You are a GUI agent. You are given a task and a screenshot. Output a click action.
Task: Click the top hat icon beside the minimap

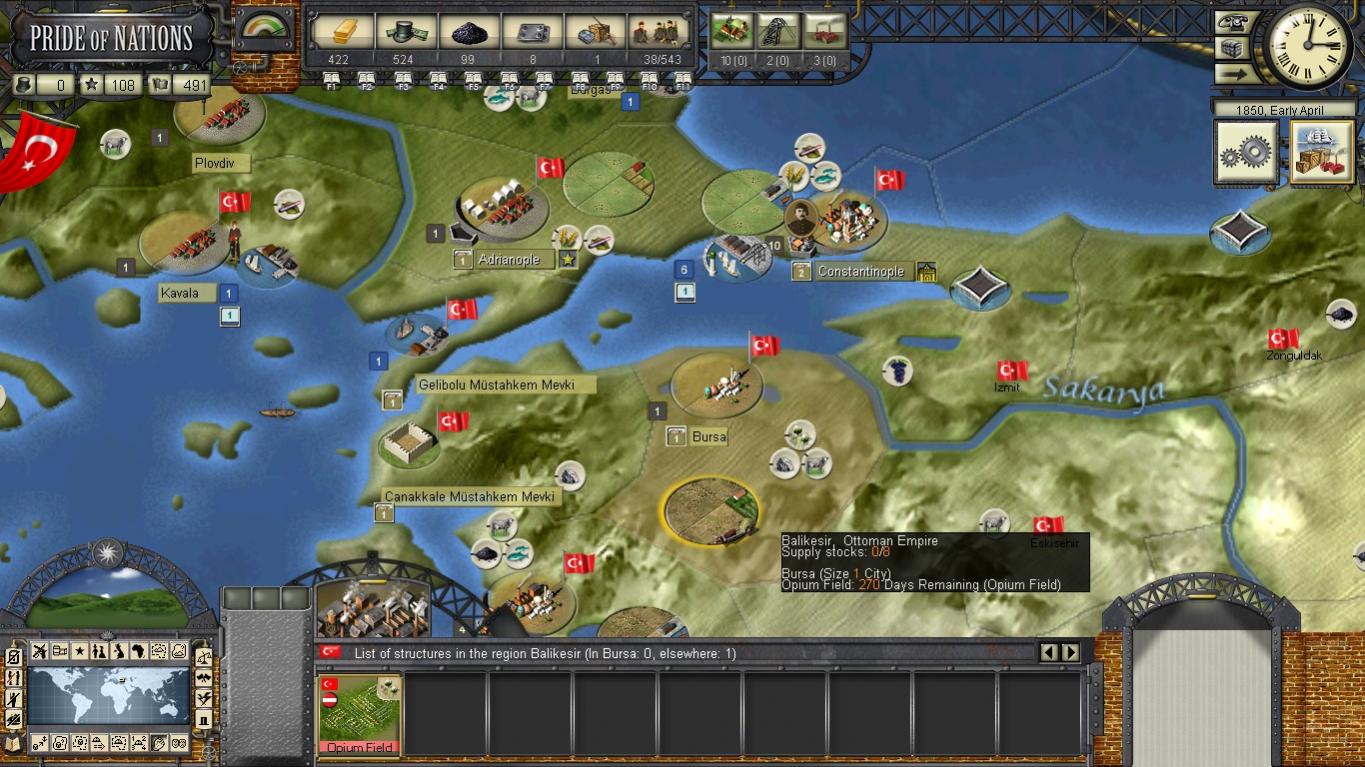[x=203, y=719]
